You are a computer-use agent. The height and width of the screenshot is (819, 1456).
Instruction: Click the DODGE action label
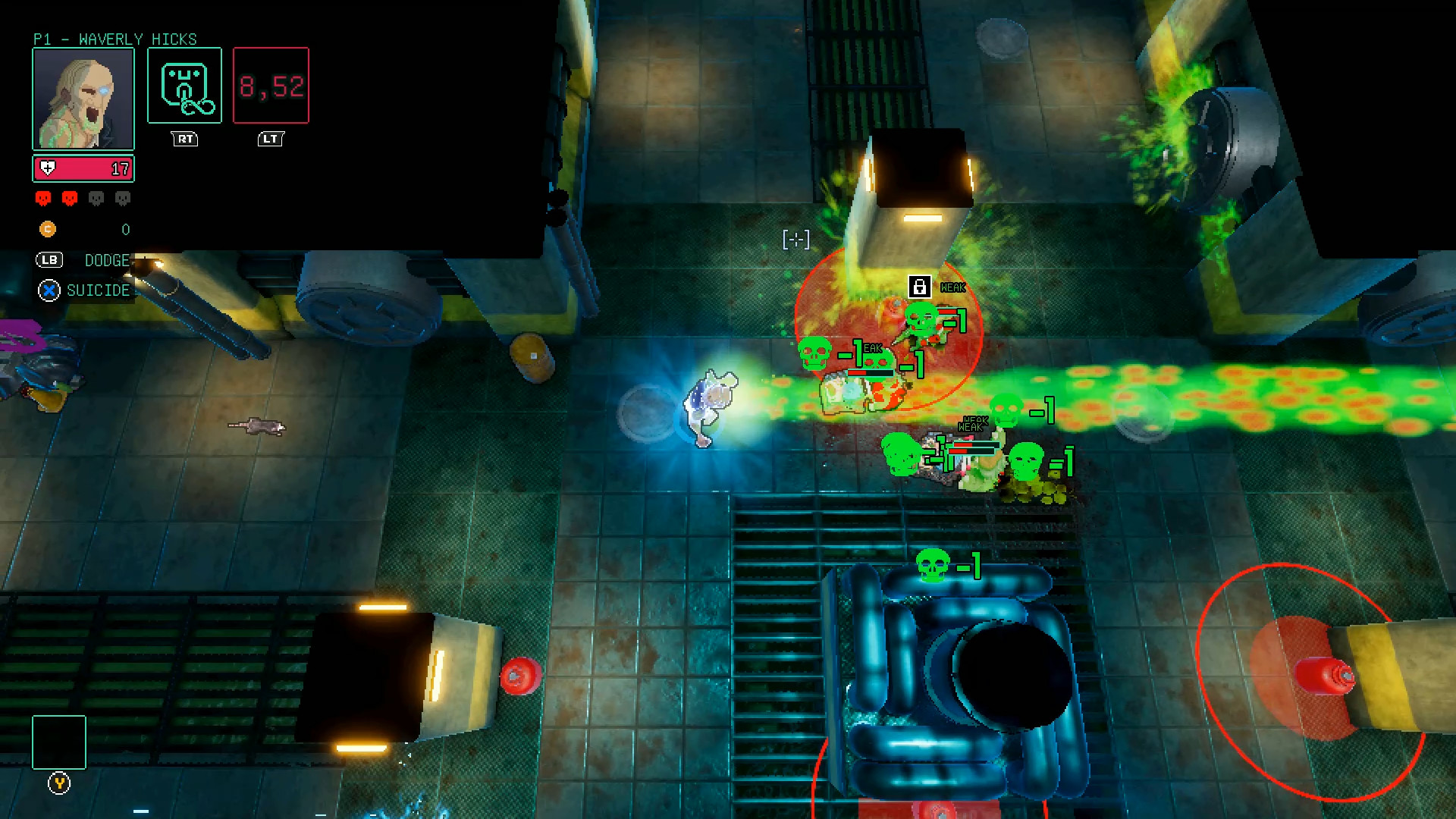point(107,260)
